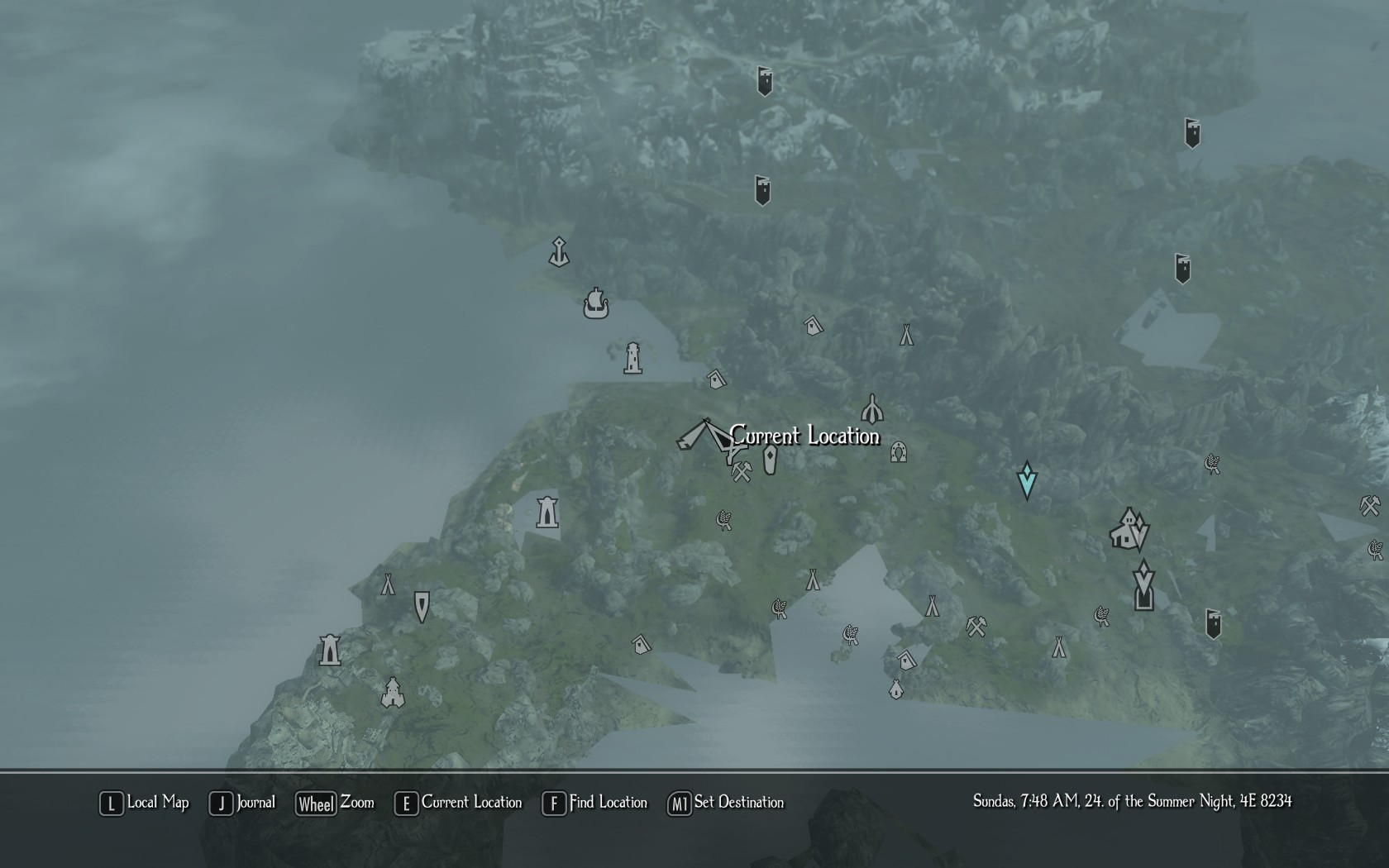This screenshot has width=1389, height=868.
Task: Click the arched cave entrance marker
Action: tap(899, 452)
